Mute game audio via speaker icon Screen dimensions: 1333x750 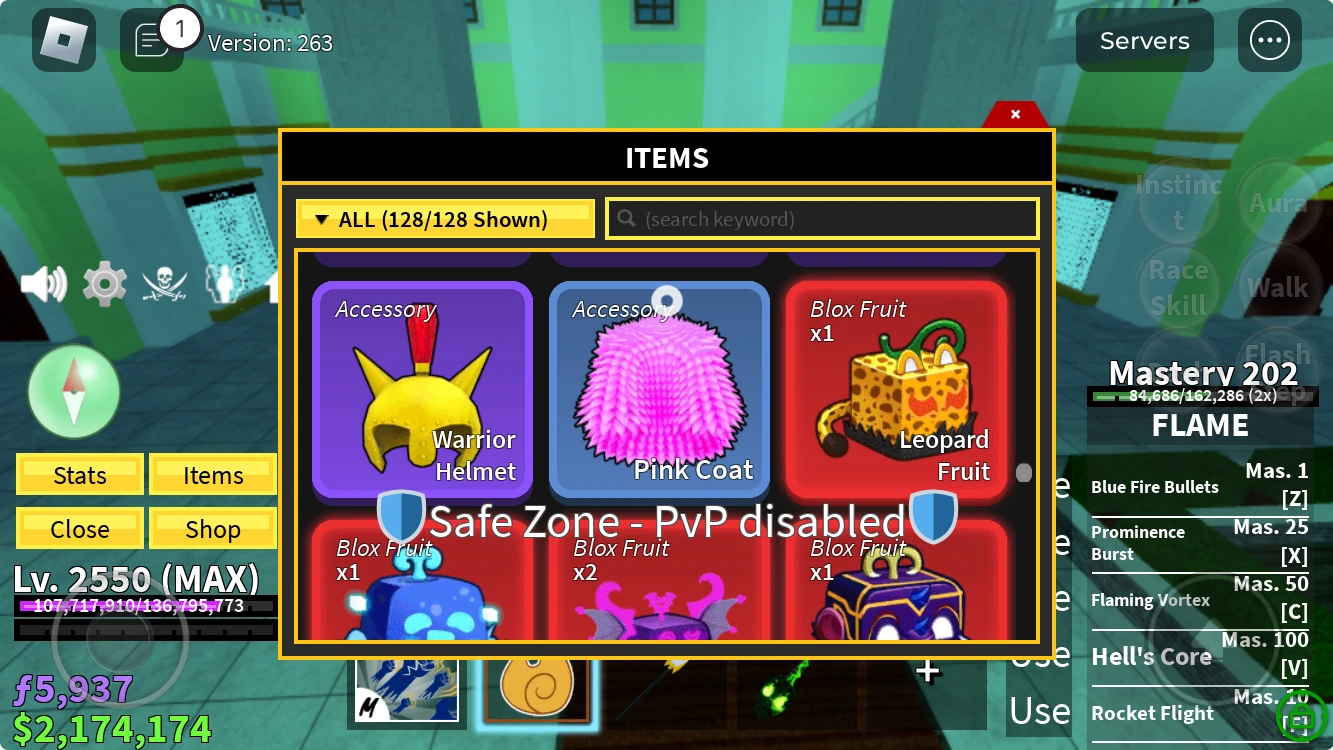click(42, 283)
